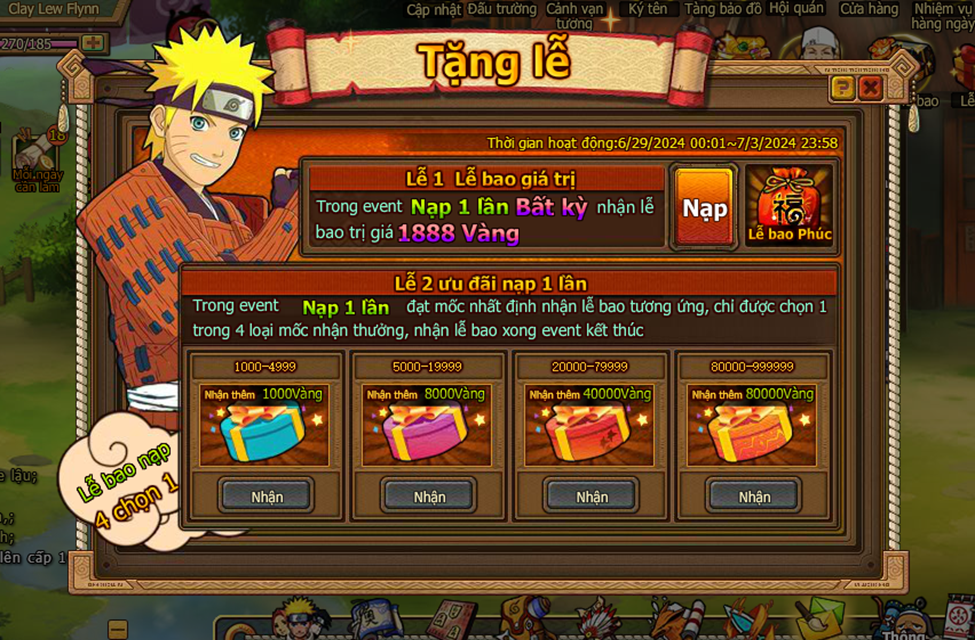Viewport: 975px width, 640px height.
Task: Click the orange Nạp recharge button
Action: pos(704,207)
